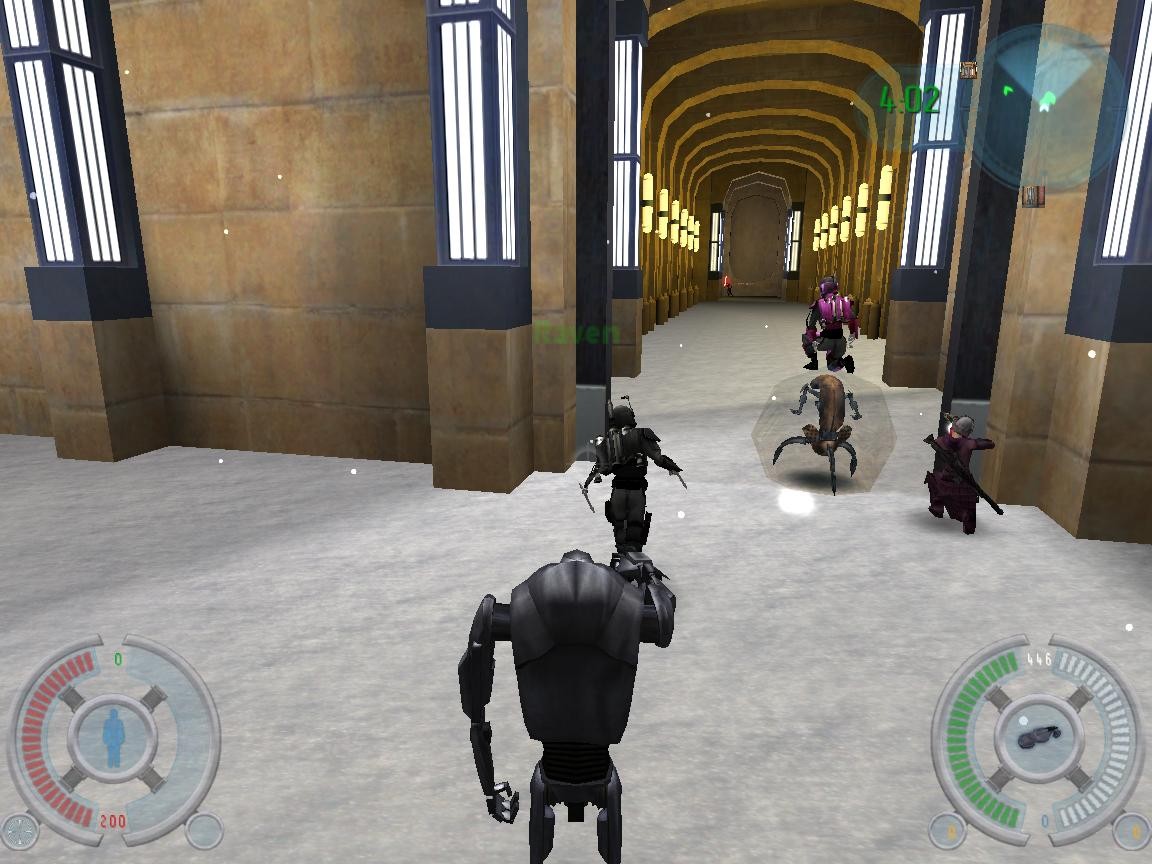Click the crosshair icon beside the health gauge
Viewport: 1152px width, 864px height.
tap(19, 830)
